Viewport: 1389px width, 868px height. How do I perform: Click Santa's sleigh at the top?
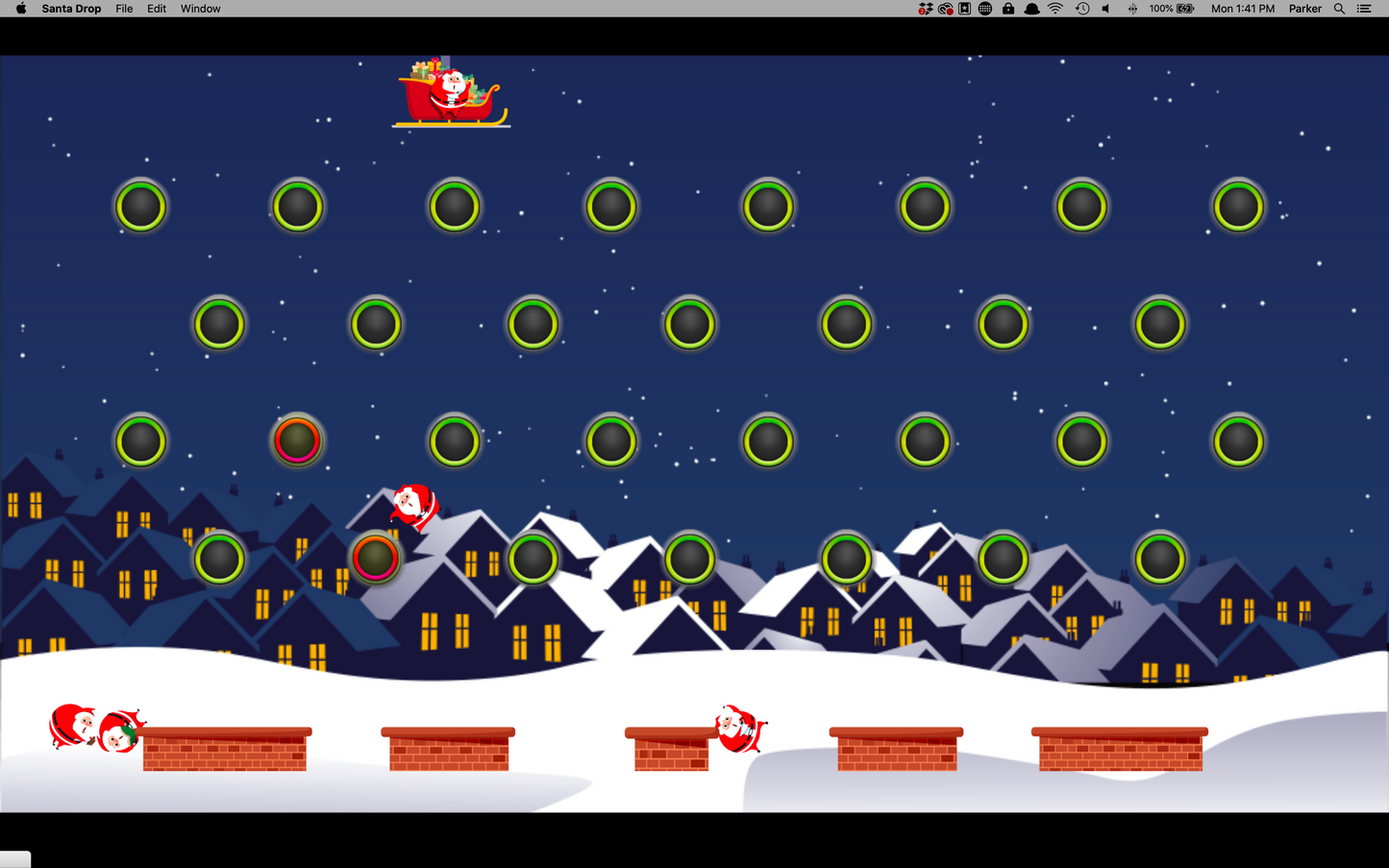tap(452, 93)
